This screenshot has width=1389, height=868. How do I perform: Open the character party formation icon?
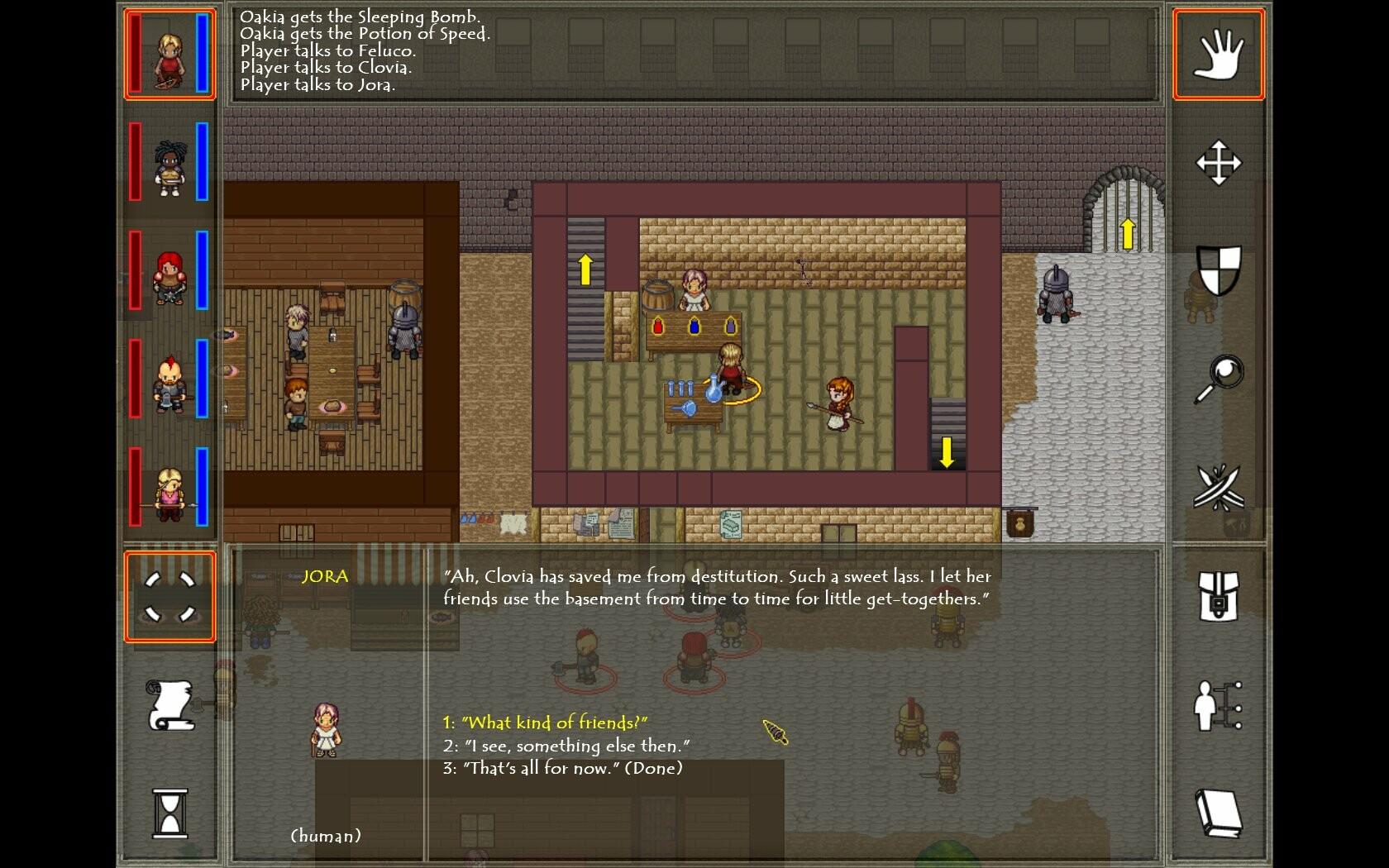1219,705
